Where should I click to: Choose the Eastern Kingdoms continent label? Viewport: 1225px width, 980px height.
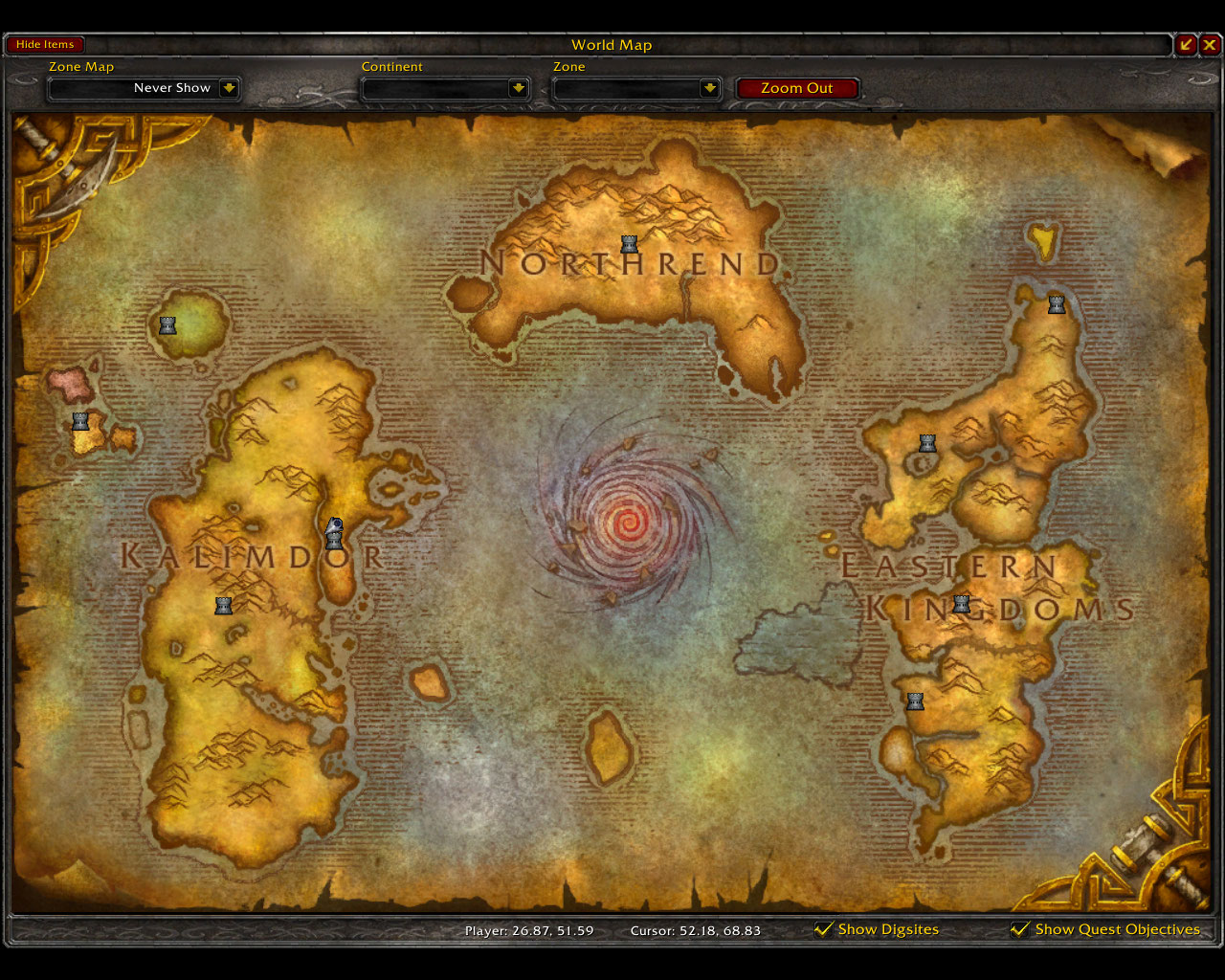(x=986, y=586)
